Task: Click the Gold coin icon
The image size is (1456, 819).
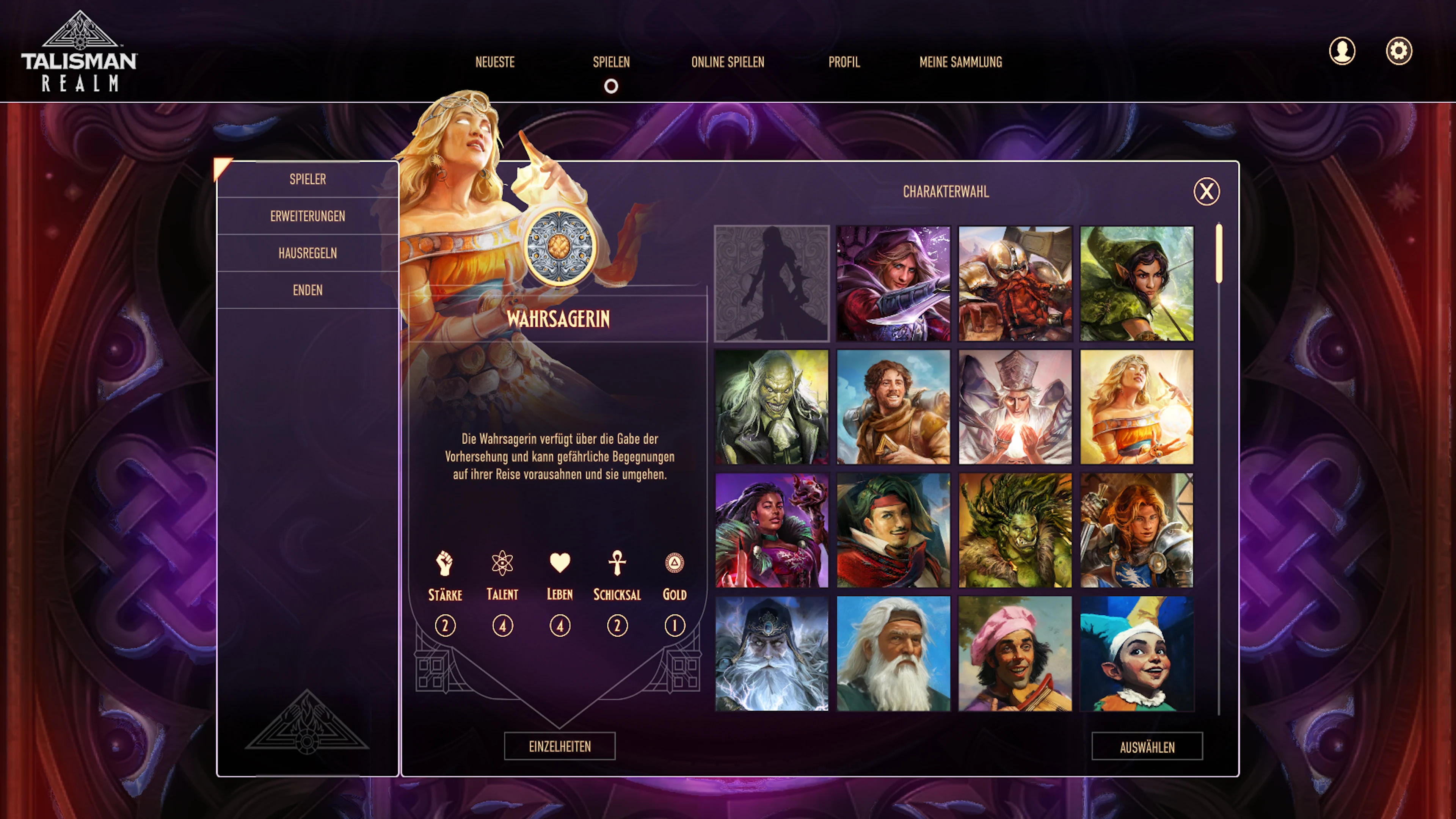Action: click(x=674, y=562)
